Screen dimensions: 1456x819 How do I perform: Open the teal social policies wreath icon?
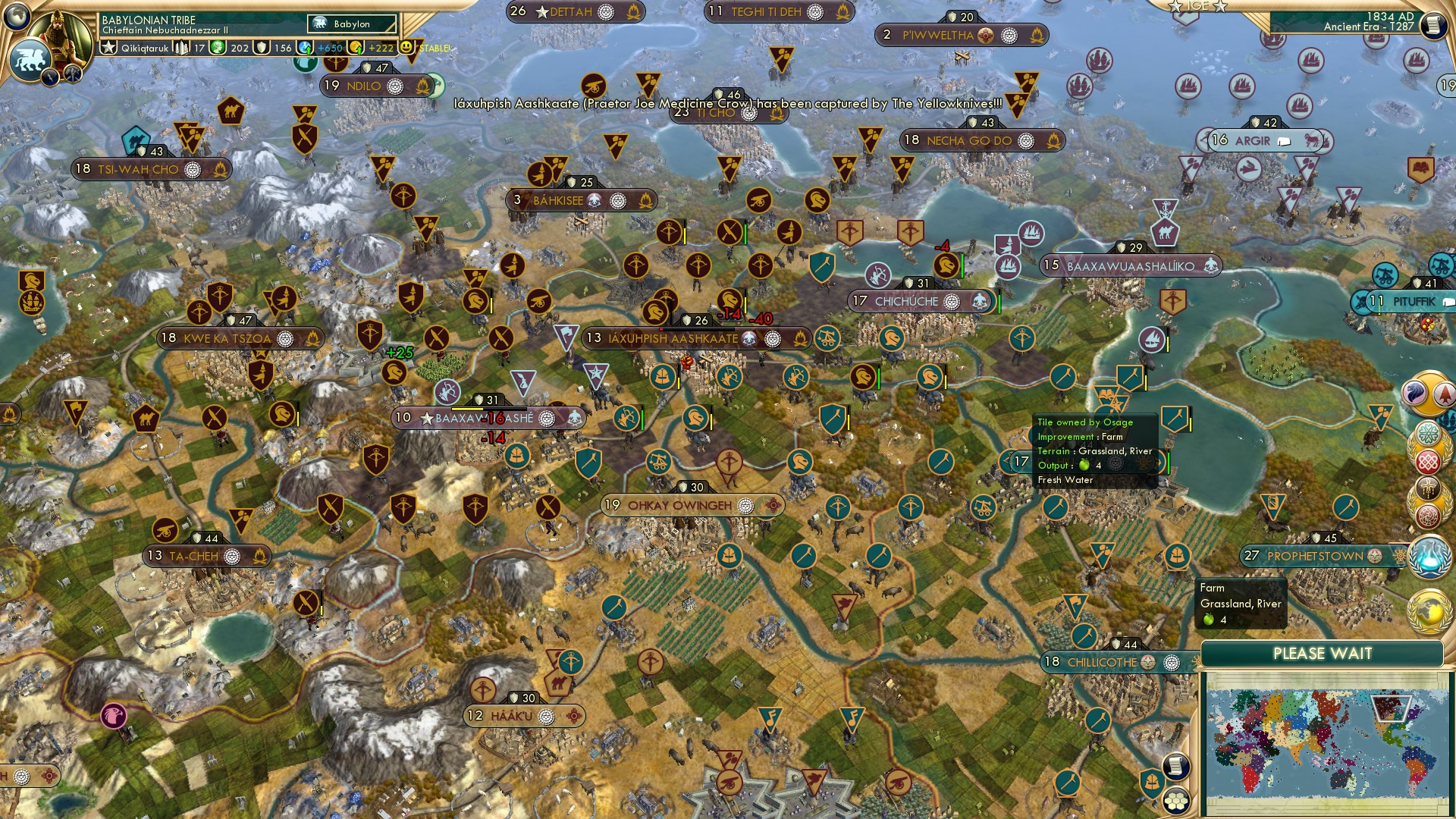tap(1428, 433)
